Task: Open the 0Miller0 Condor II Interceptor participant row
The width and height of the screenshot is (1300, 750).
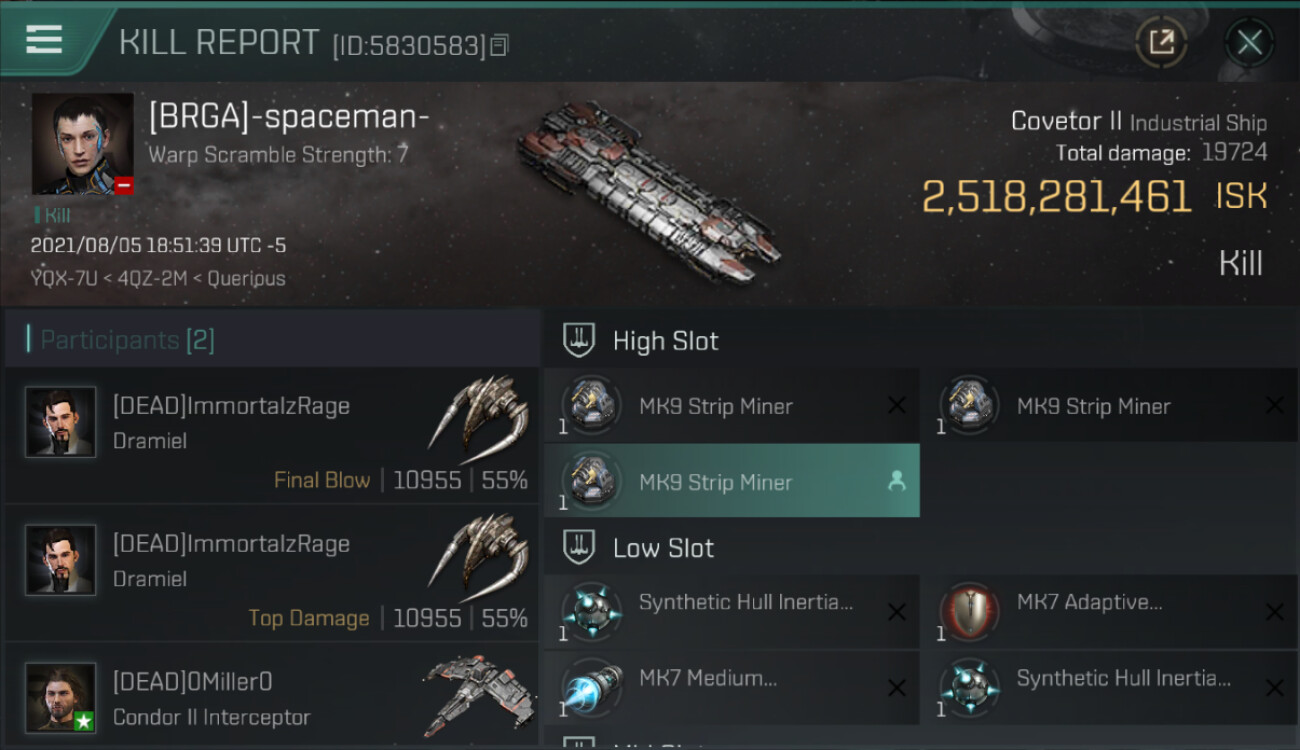Action: click(x=272, y=698)
